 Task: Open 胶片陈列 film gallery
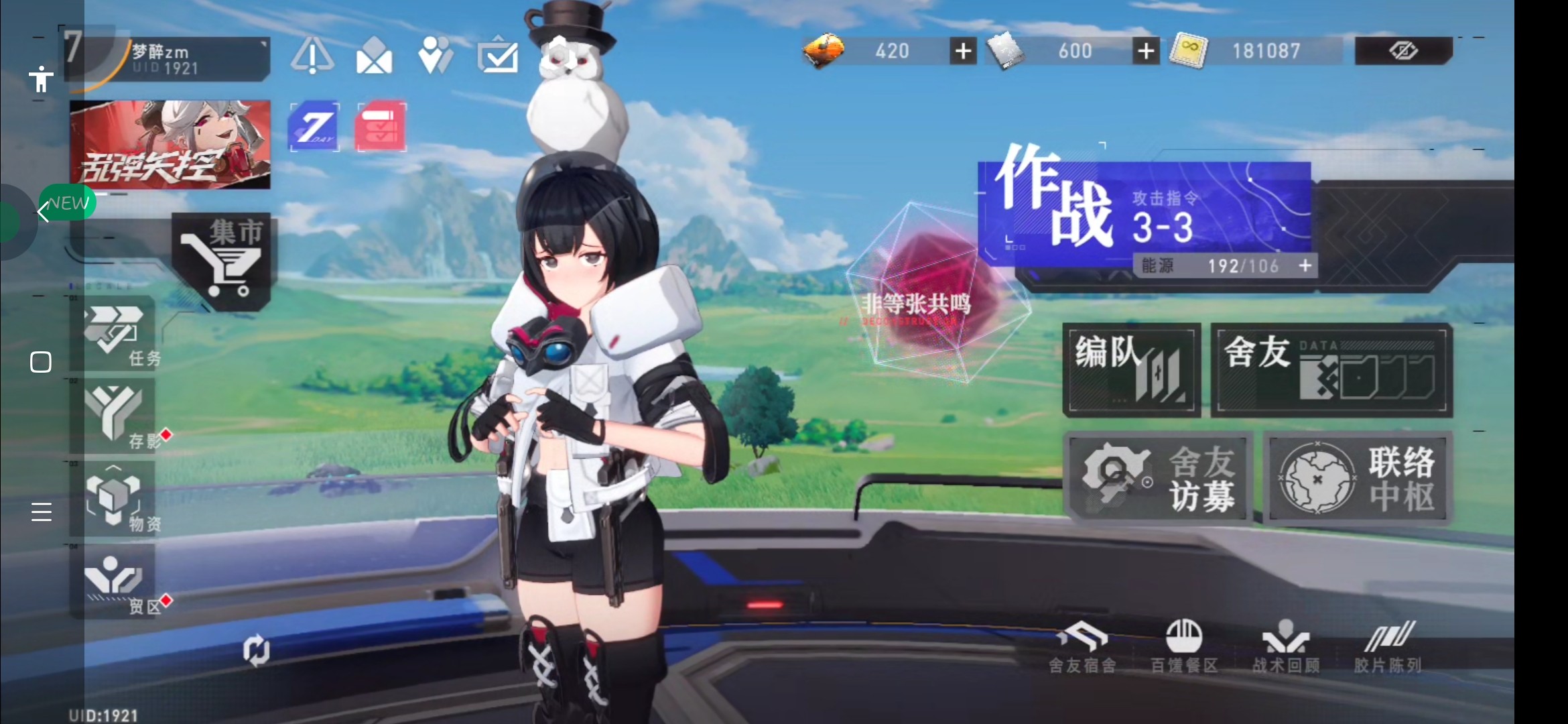(1388, 646)
